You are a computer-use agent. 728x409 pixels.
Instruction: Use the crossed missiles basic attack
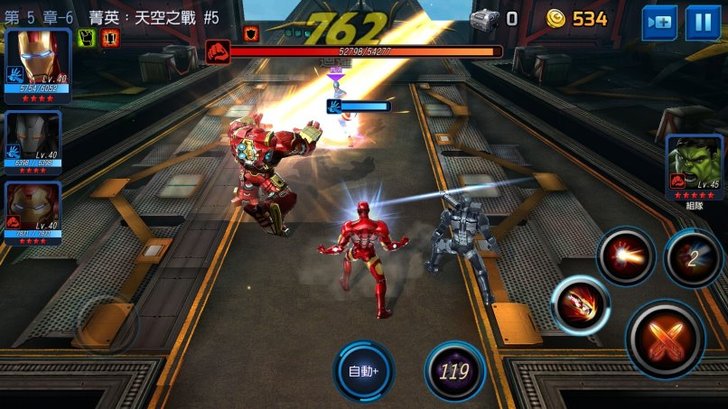pyautogui.click(x=666, y=338)
